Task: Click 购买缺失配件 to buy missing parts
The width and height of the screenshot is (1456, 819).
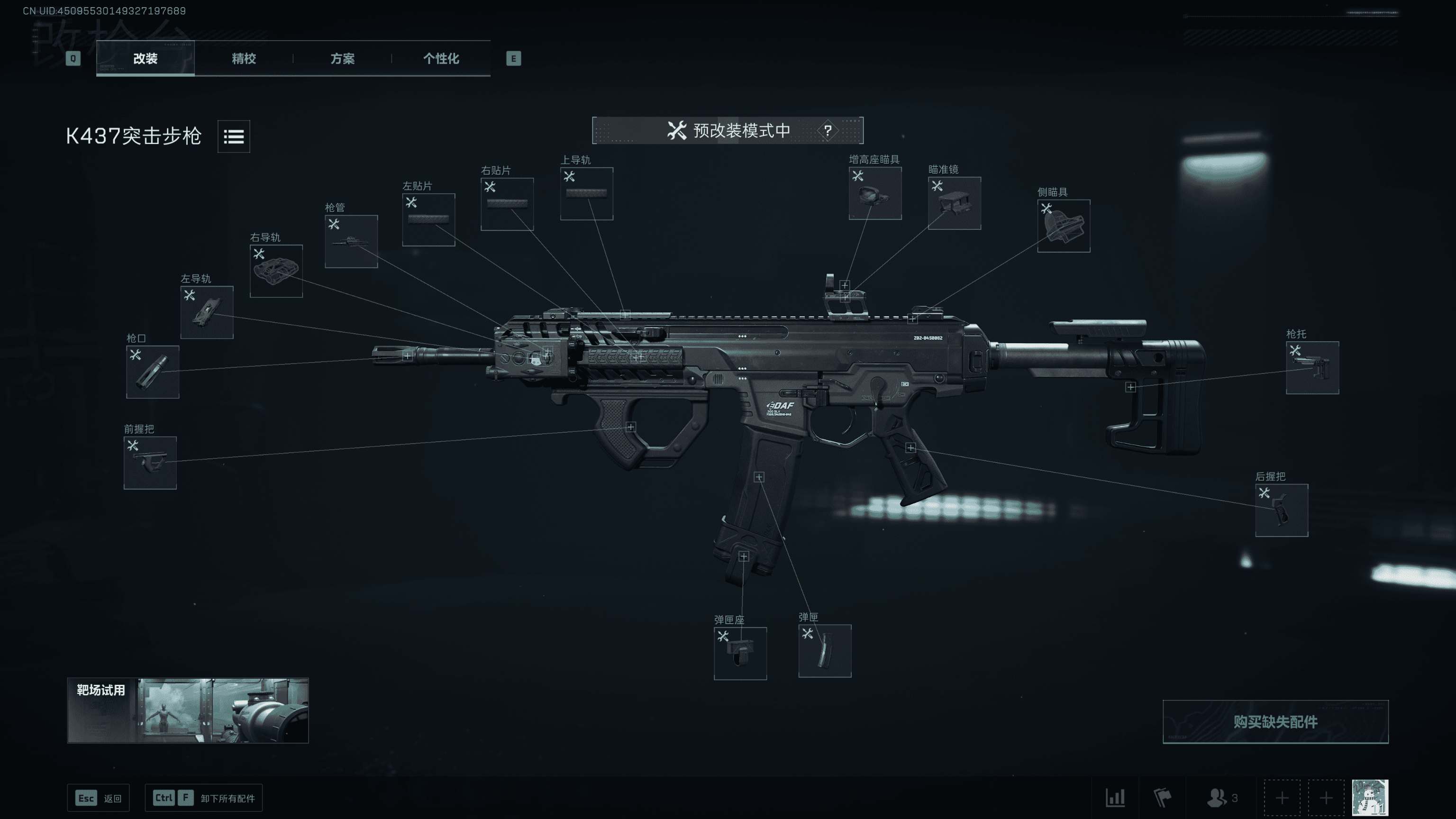Action: (x=1275, y=721)
